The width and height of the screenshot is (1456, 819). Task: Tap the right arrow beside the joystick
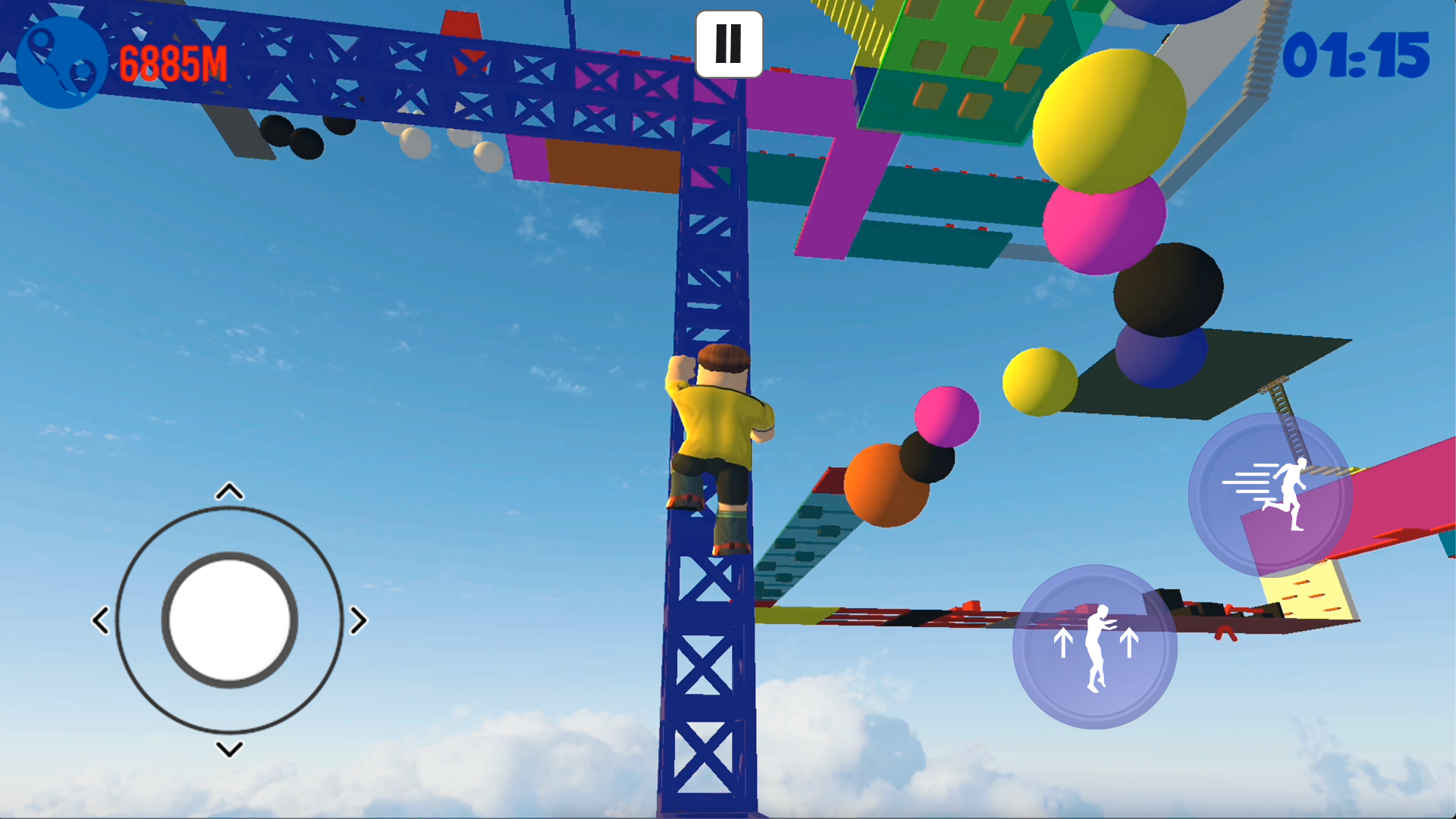358,620
